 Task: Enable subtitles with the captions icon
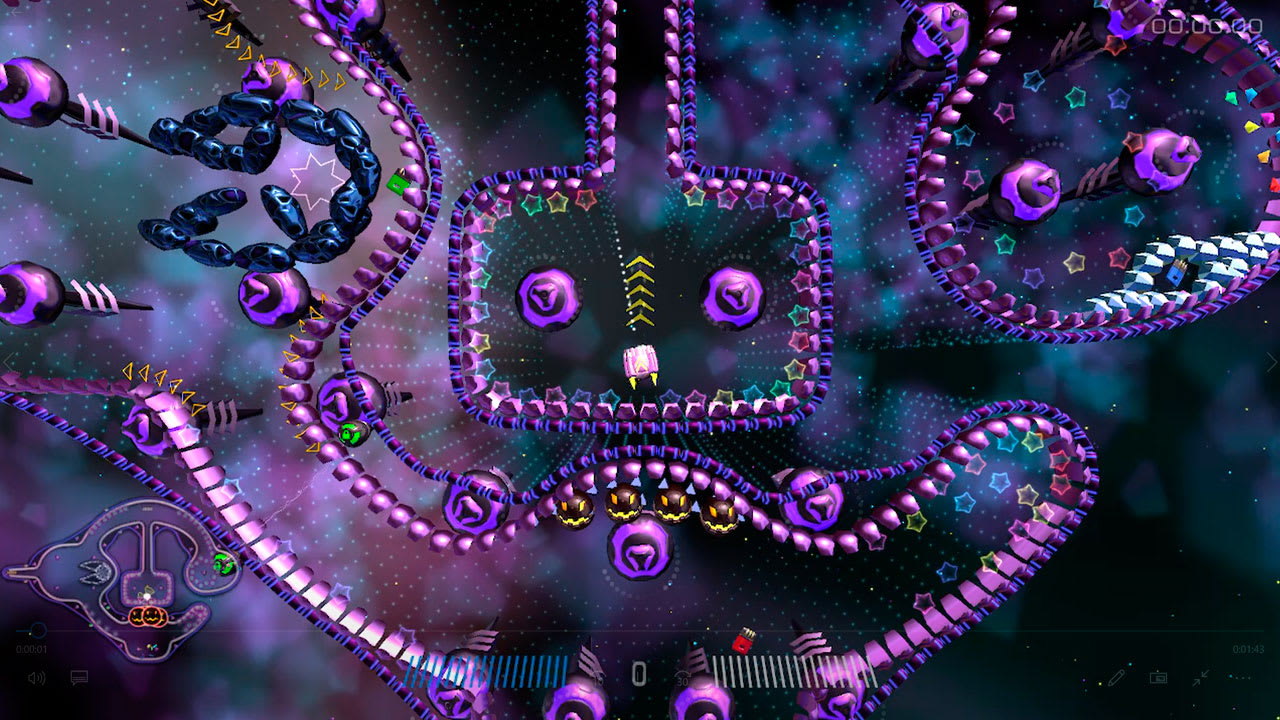tap(78, 677)
